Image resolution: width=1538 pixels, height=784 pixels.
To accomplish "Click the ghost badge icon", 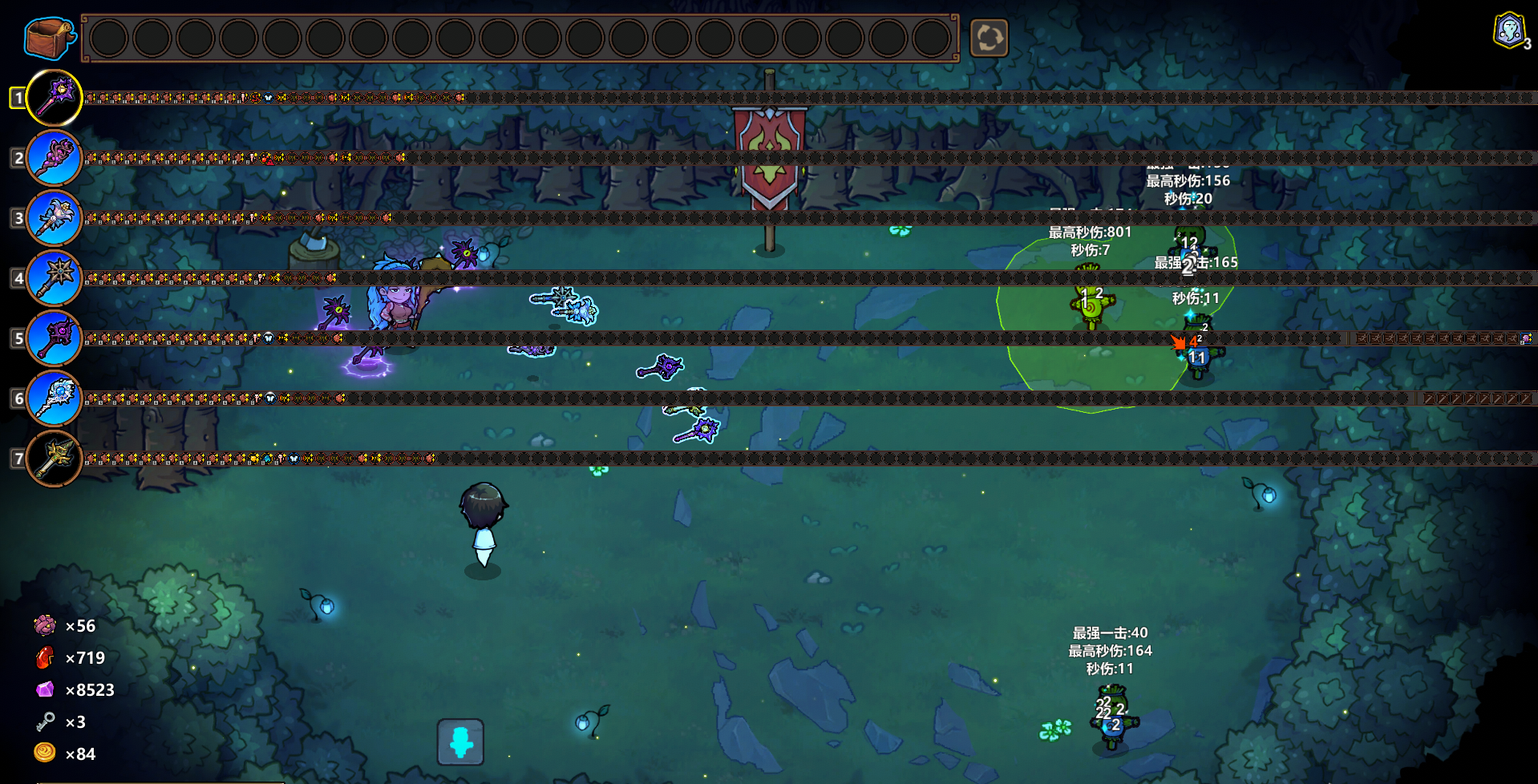I will click(x=1509, y=32).
